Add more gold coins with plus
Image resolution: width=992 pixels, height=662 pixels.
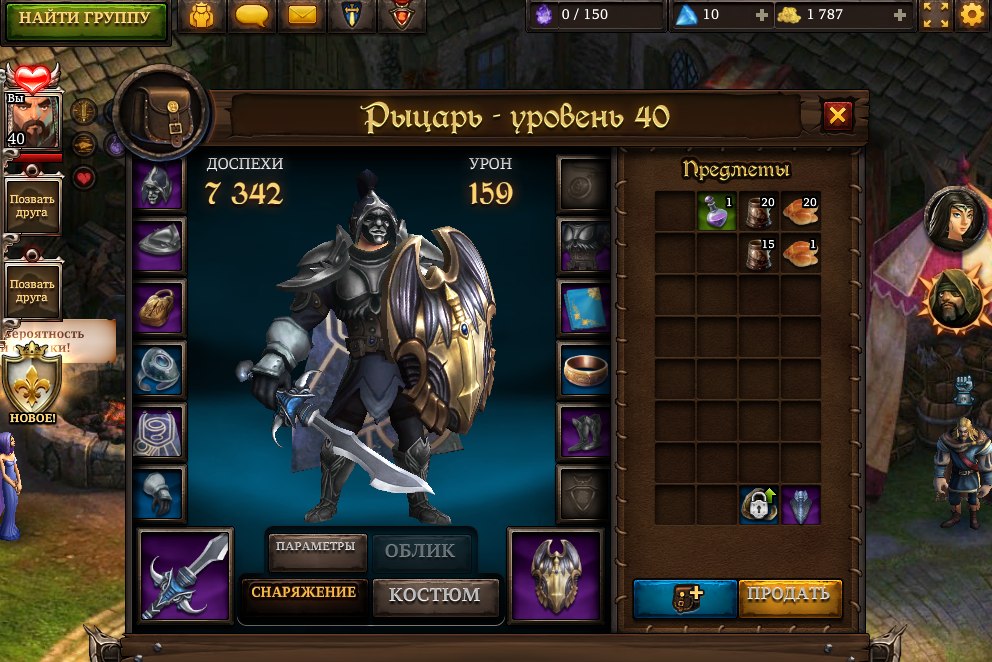pyautogui.click(x=900, y=15)
